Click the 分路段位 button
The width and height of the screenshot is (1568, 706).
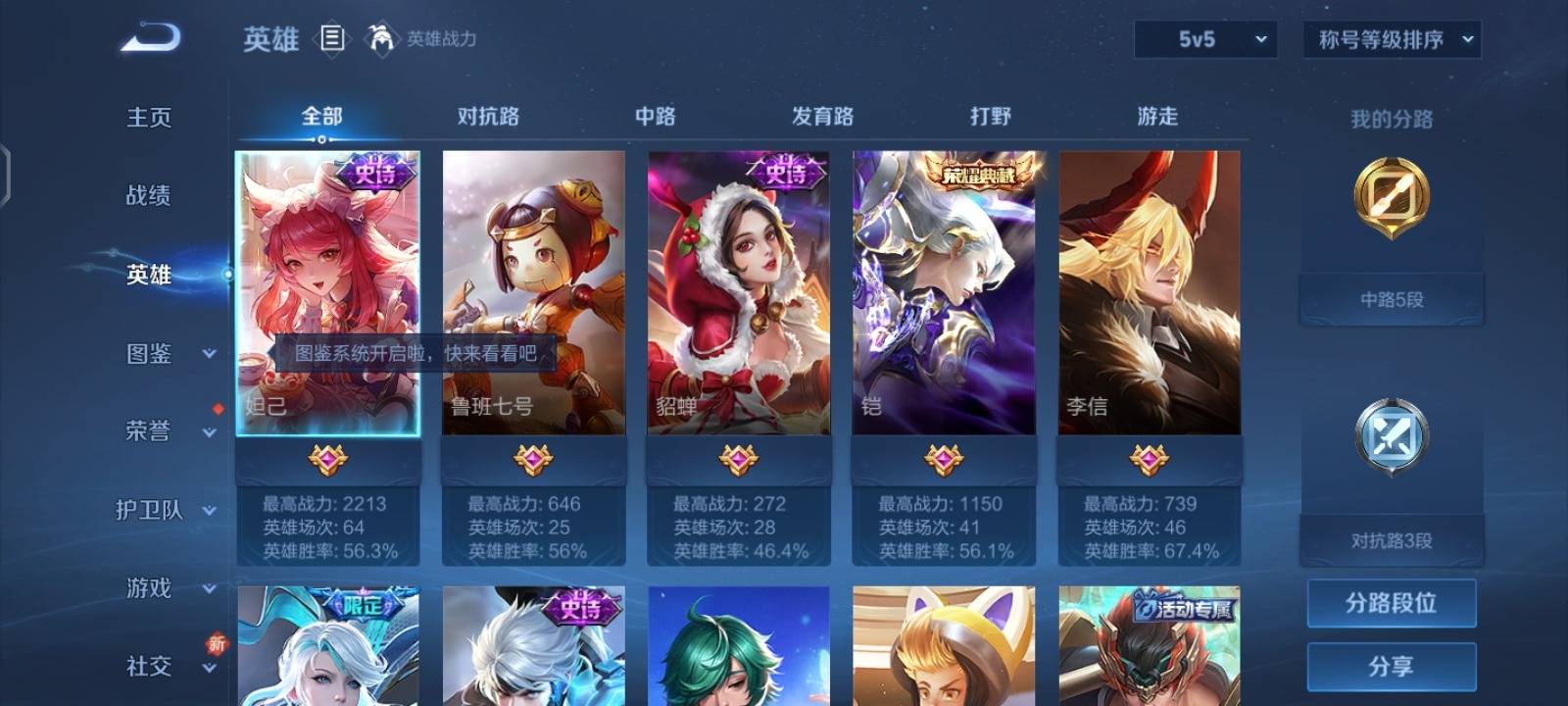pyautogui.click(x=1391, y=603)
